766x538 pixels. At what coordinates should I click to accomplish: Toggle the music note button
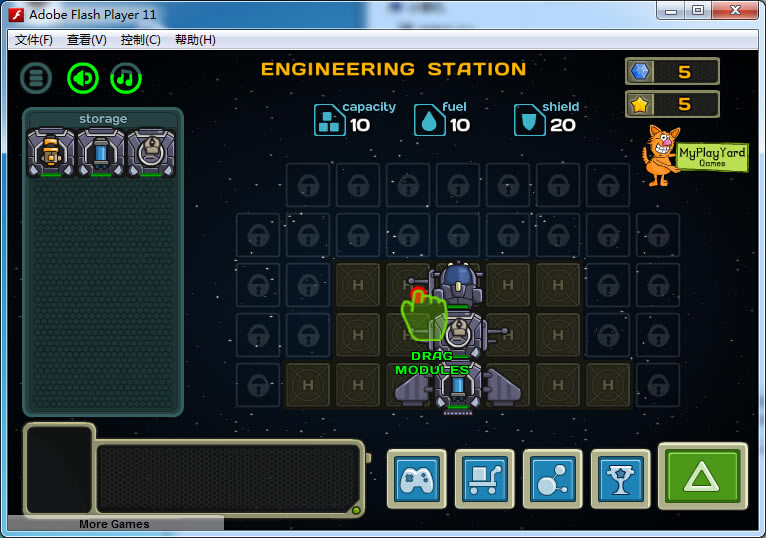(x=126, y=78)
